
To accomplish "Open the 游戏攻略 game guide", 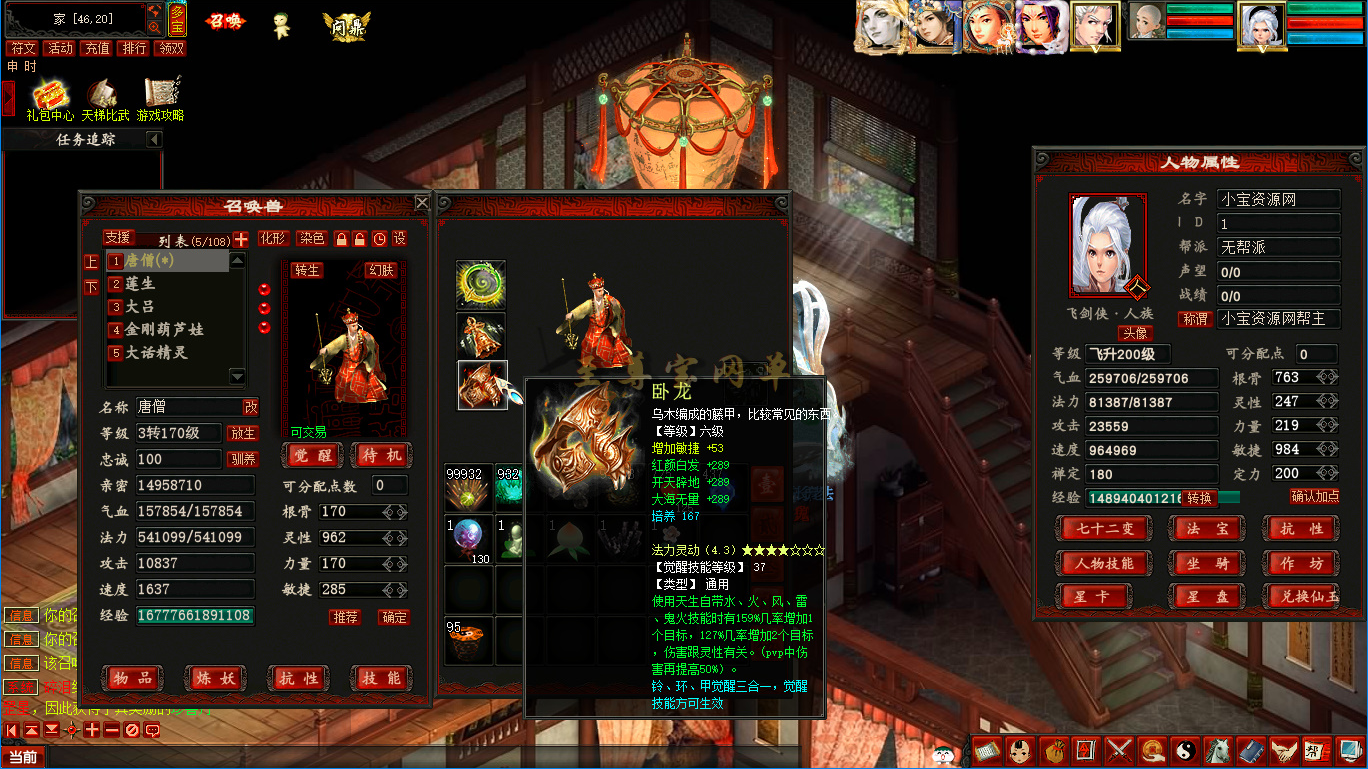I will pyautogui.click(x=160, y=100).
